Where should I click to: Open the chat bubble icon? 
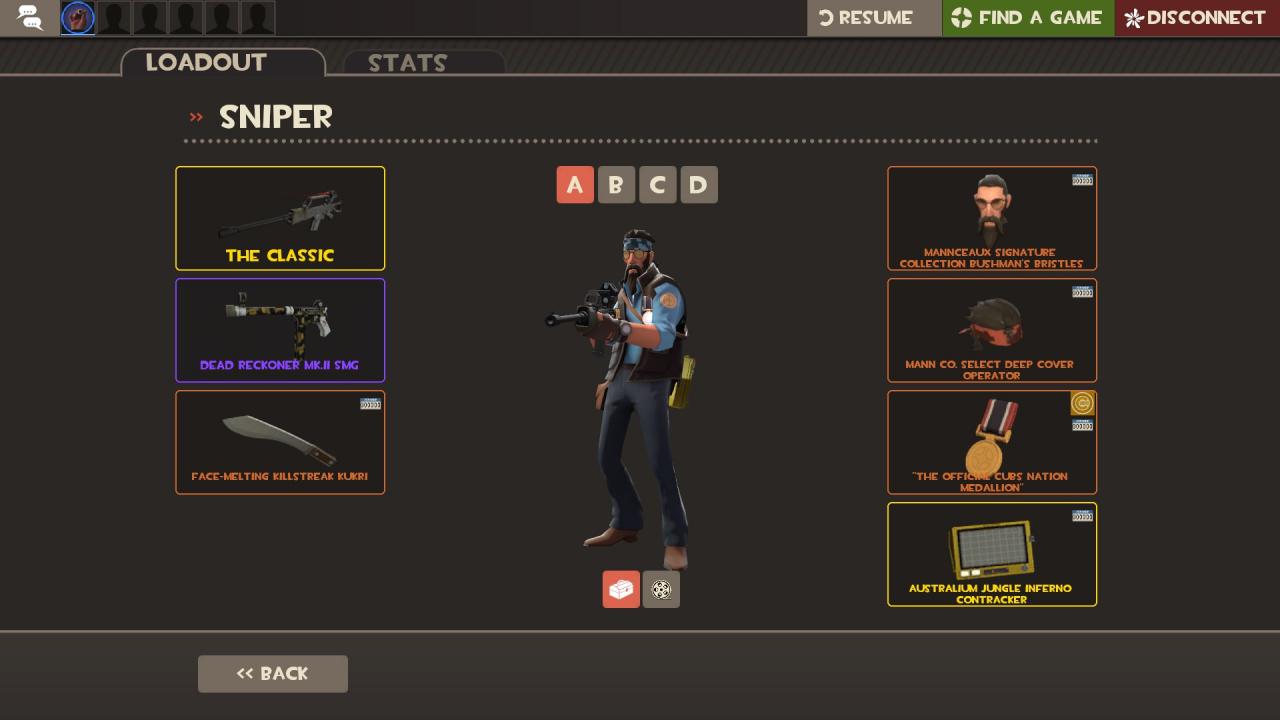[x=30, y=18]
